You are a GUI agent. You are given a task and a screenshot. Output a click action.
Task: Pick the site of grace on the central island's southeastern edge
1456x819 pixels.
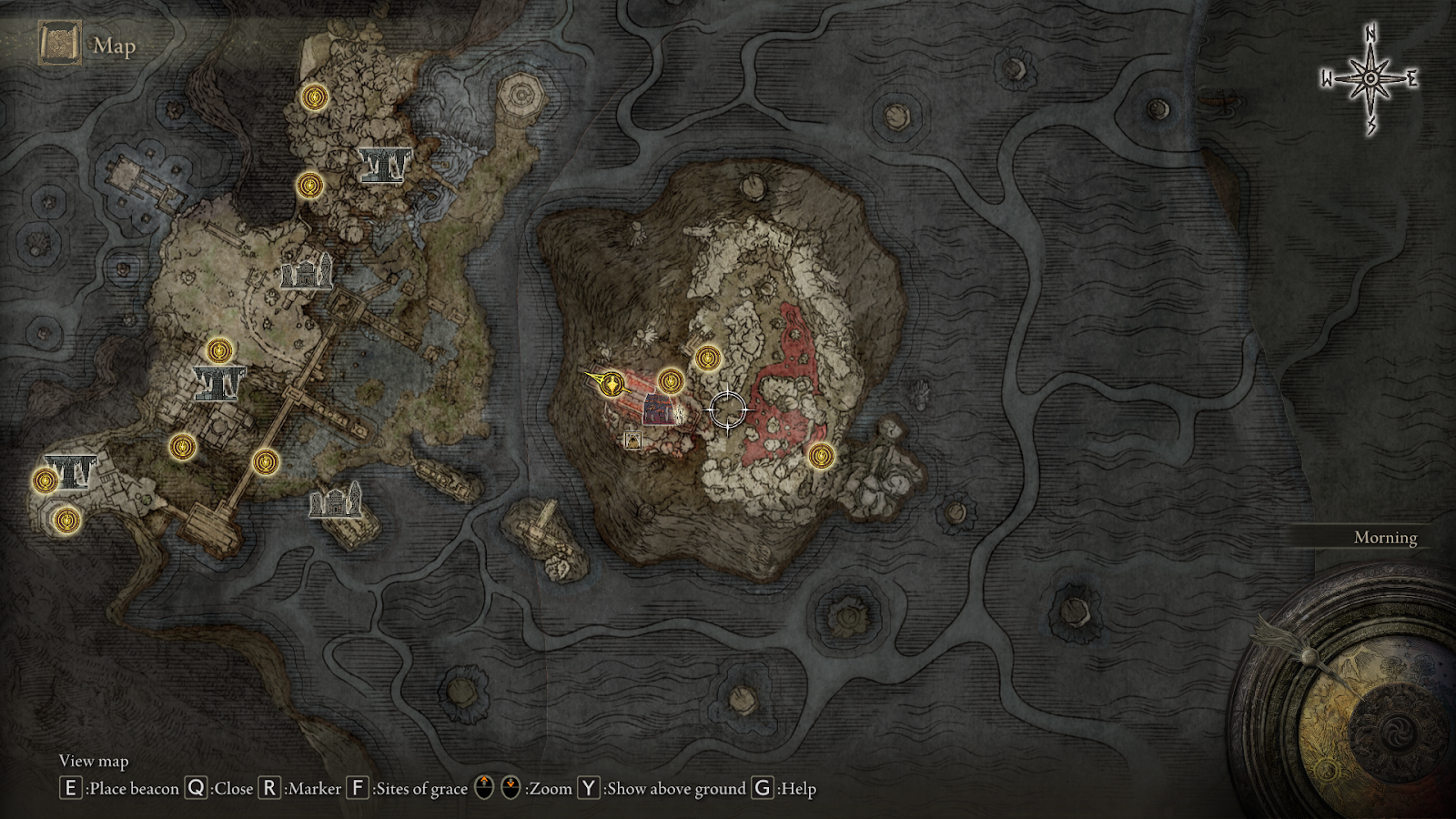pyautogui.click(x=821, y=456)
